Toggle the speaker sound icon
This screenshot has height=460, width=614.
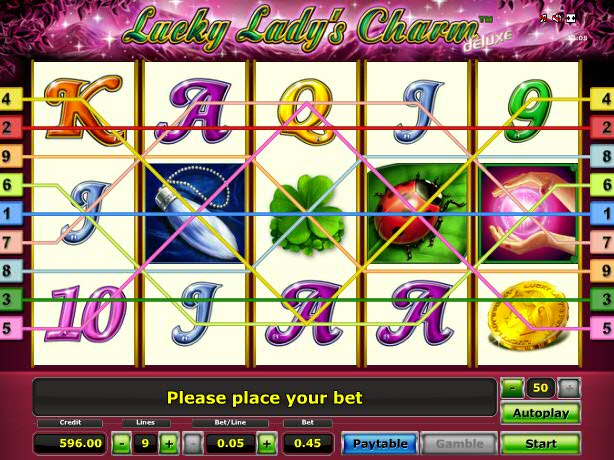tap(555, 19)
